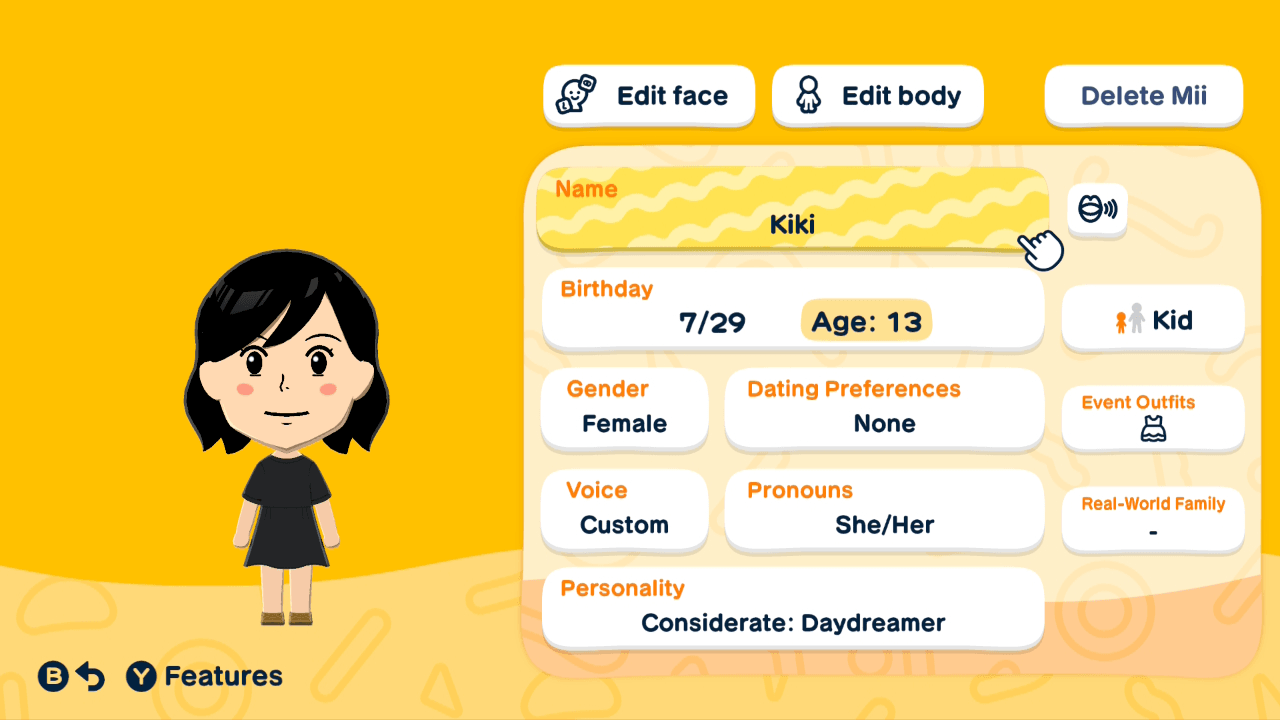Viewport: 1280px width, 720px height.
Task: Open the Pronouns selector showing She/Her
Action: (x=884, y=511)
